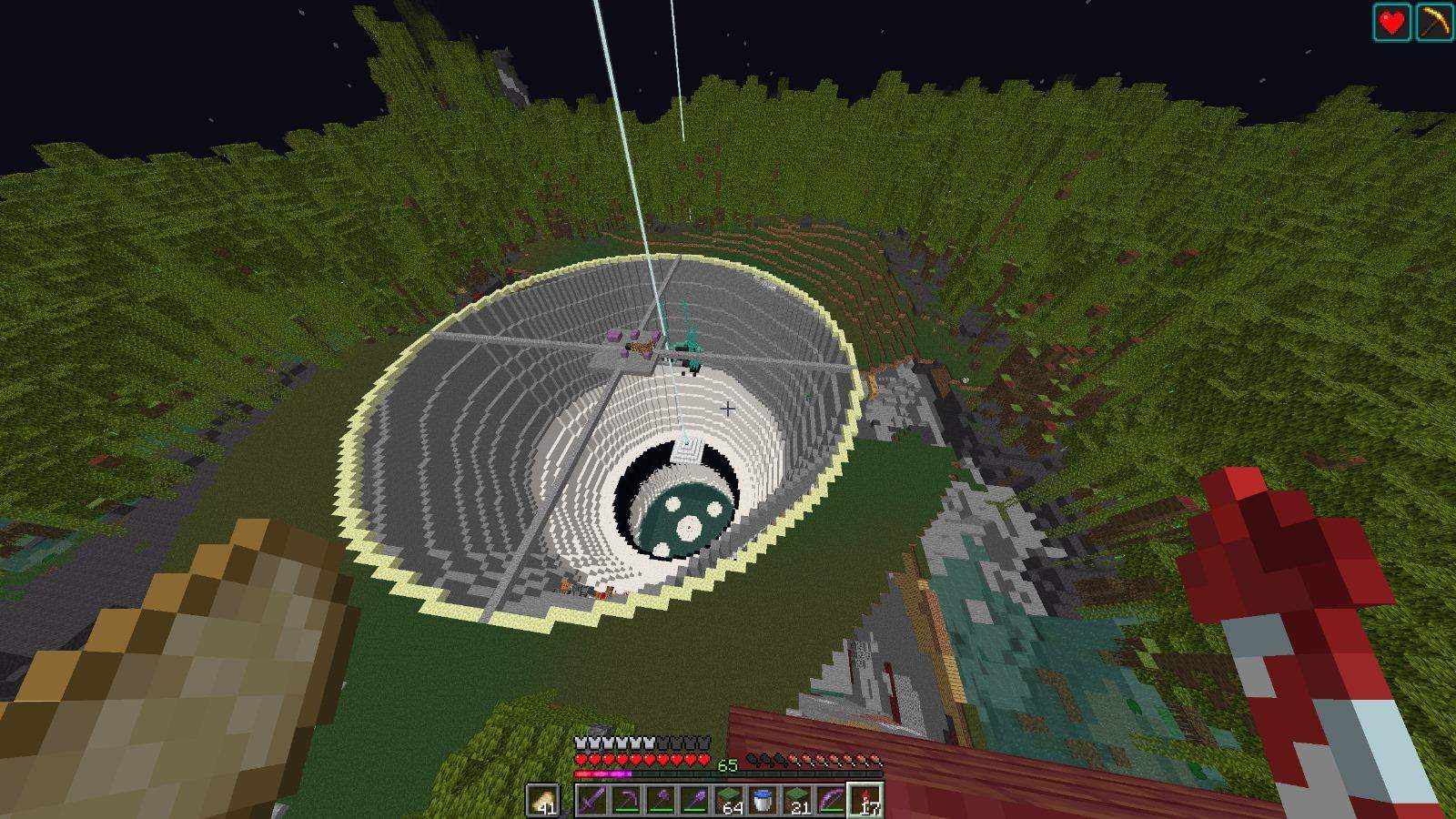Image resolution: width=1456 pixels, height=819 pixels.
Task: Click the leftmost health heart icon
Action: point(580,758)
